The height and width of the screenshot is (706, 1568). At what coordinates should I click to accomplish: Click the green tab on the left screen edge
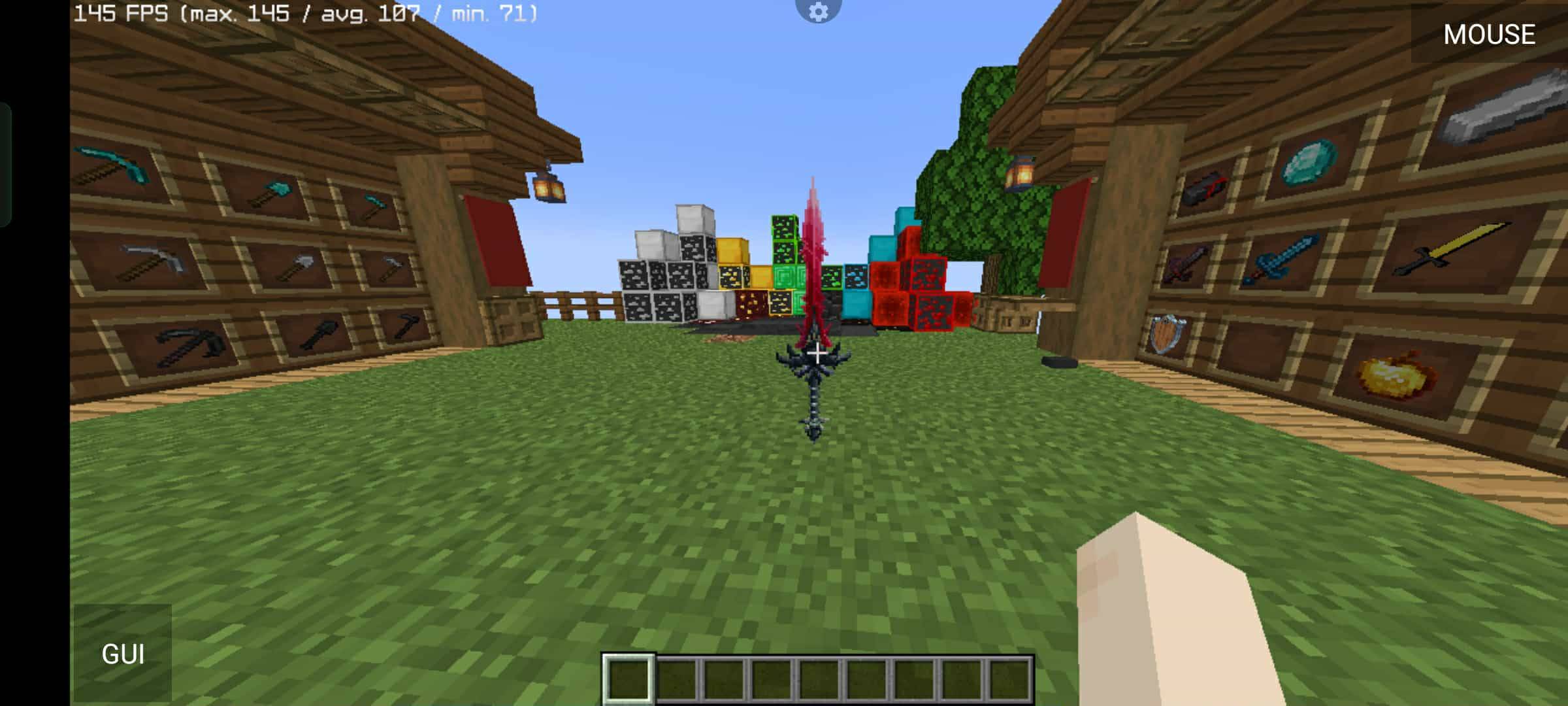pos(7,160)
